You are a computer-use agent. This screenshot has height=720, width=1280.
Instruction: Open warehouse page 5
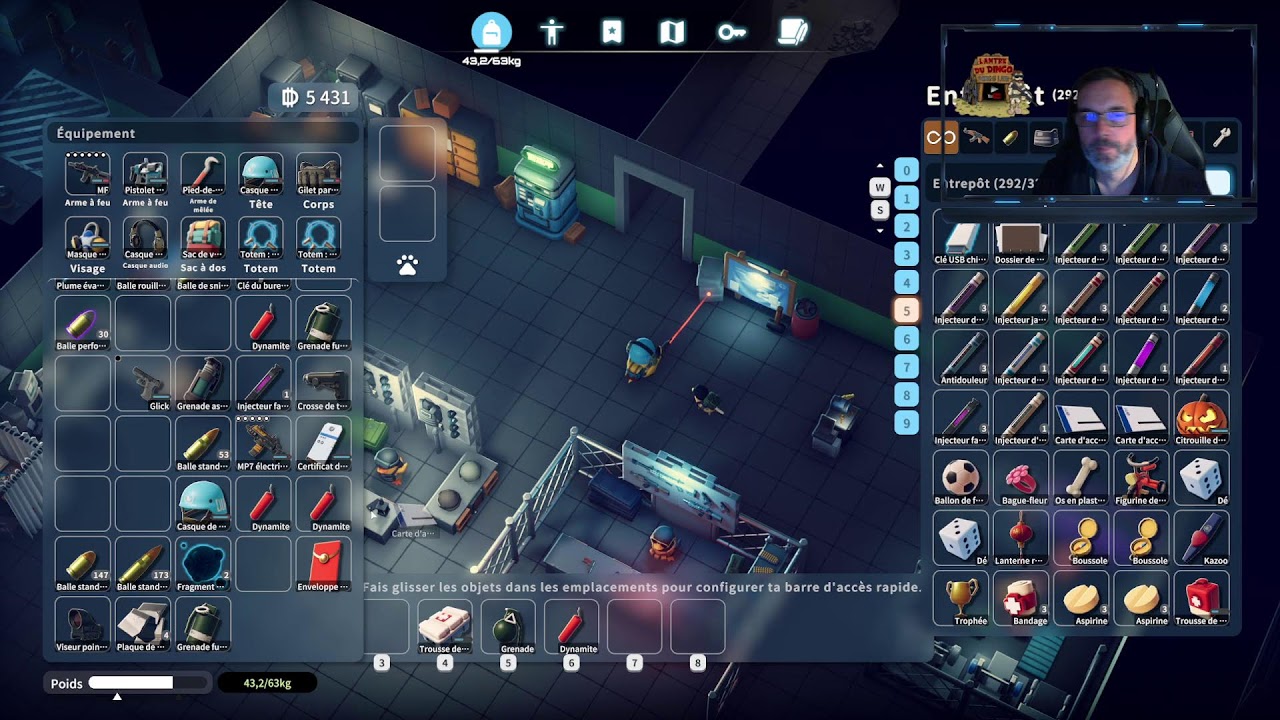coord(907,311)
